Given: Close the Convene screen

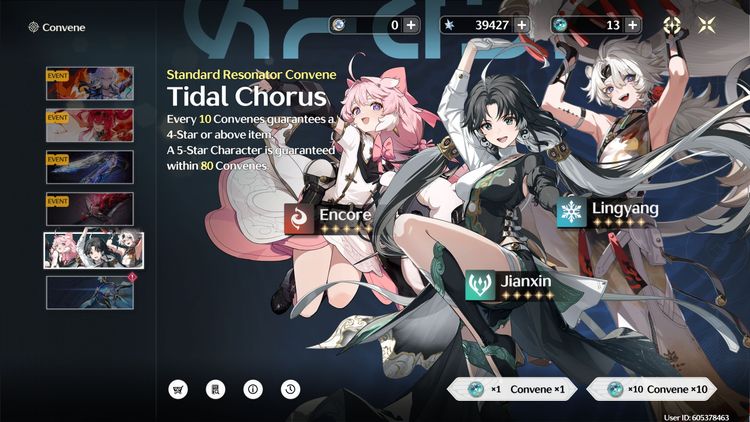Looking at the screenshot, I should click(707, 26).
